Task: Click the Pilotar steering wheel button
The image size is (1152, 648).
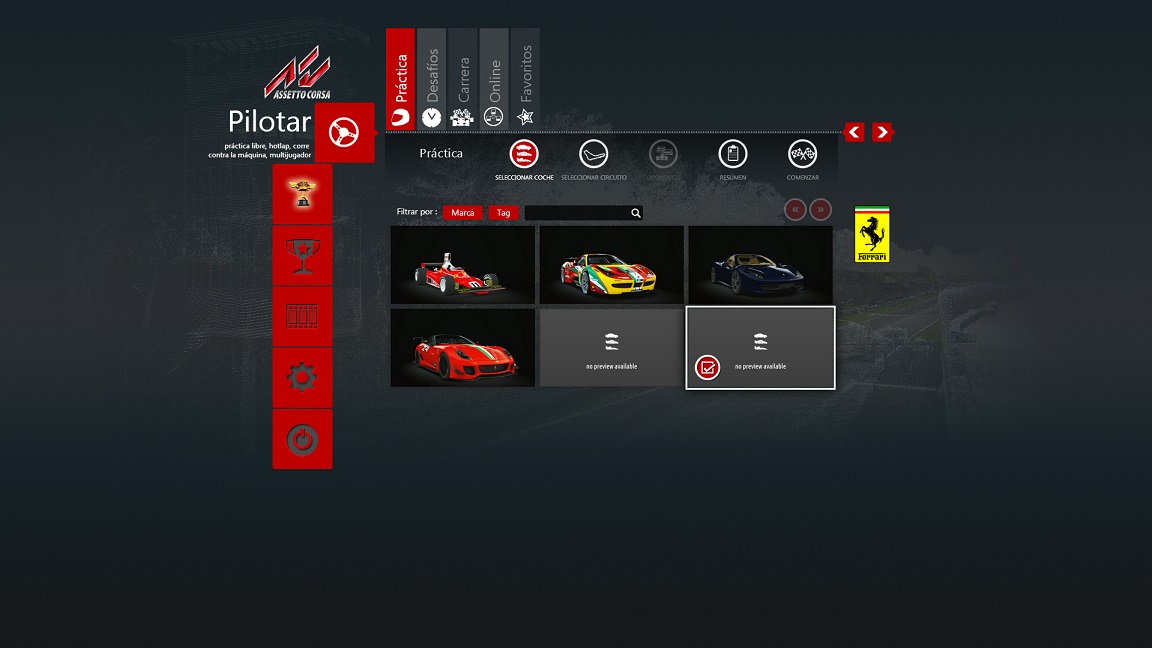Action: click(x=344, y=132)
